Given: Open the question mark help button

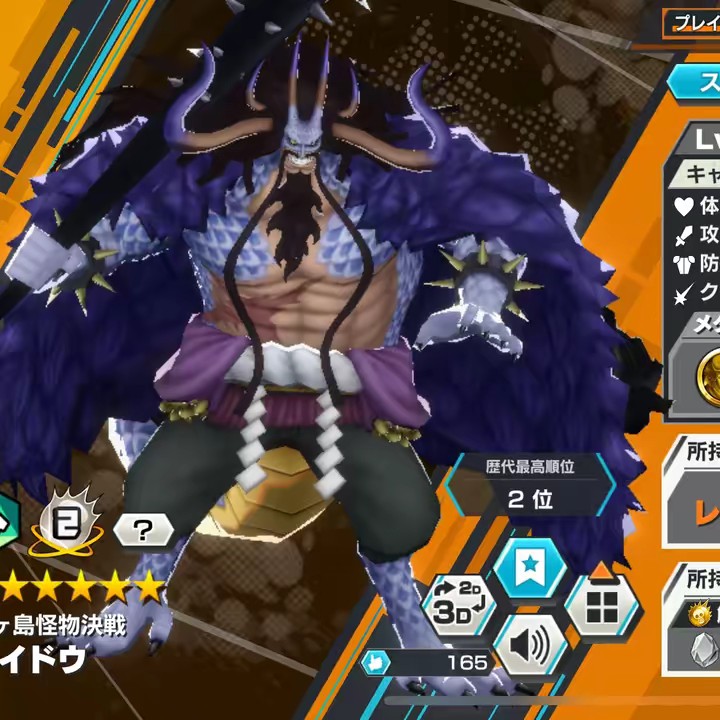Looking at the screenshot, I should pos(143,531).
